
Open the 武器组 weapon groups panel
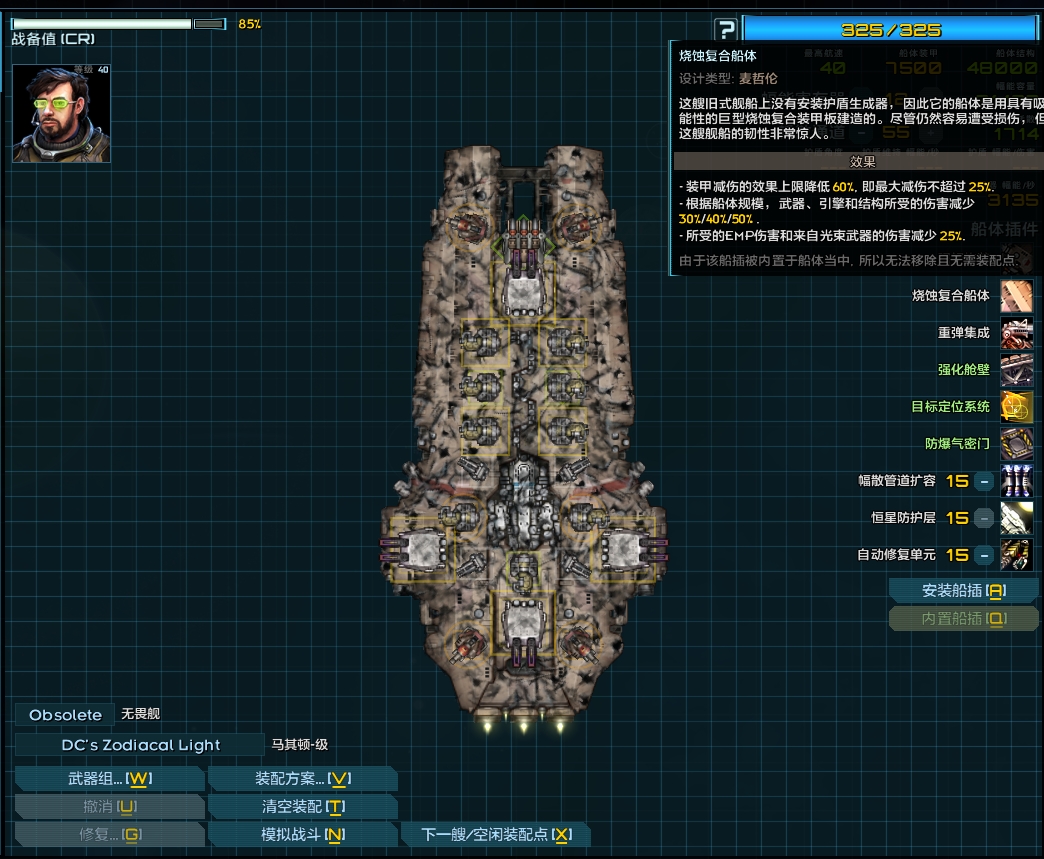coord(109,779)
